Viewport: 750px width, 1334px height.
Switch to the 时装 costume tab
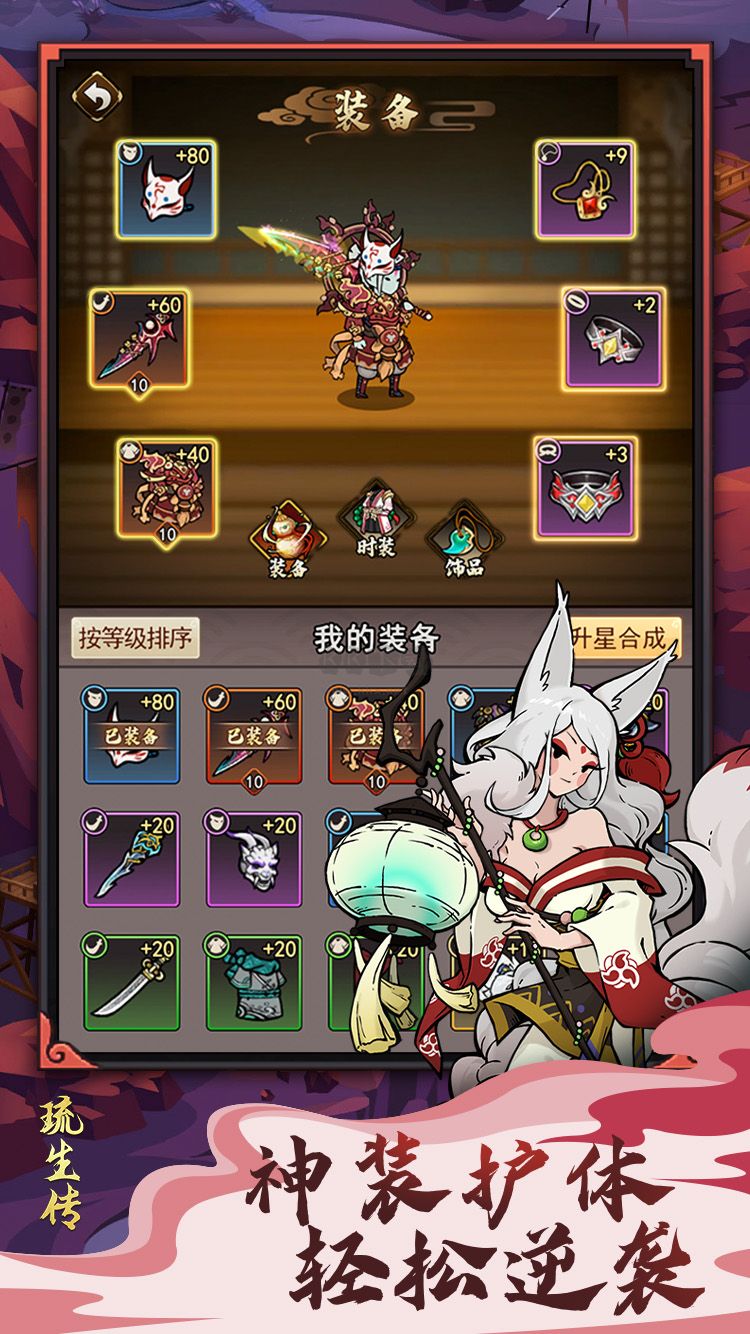375,522
